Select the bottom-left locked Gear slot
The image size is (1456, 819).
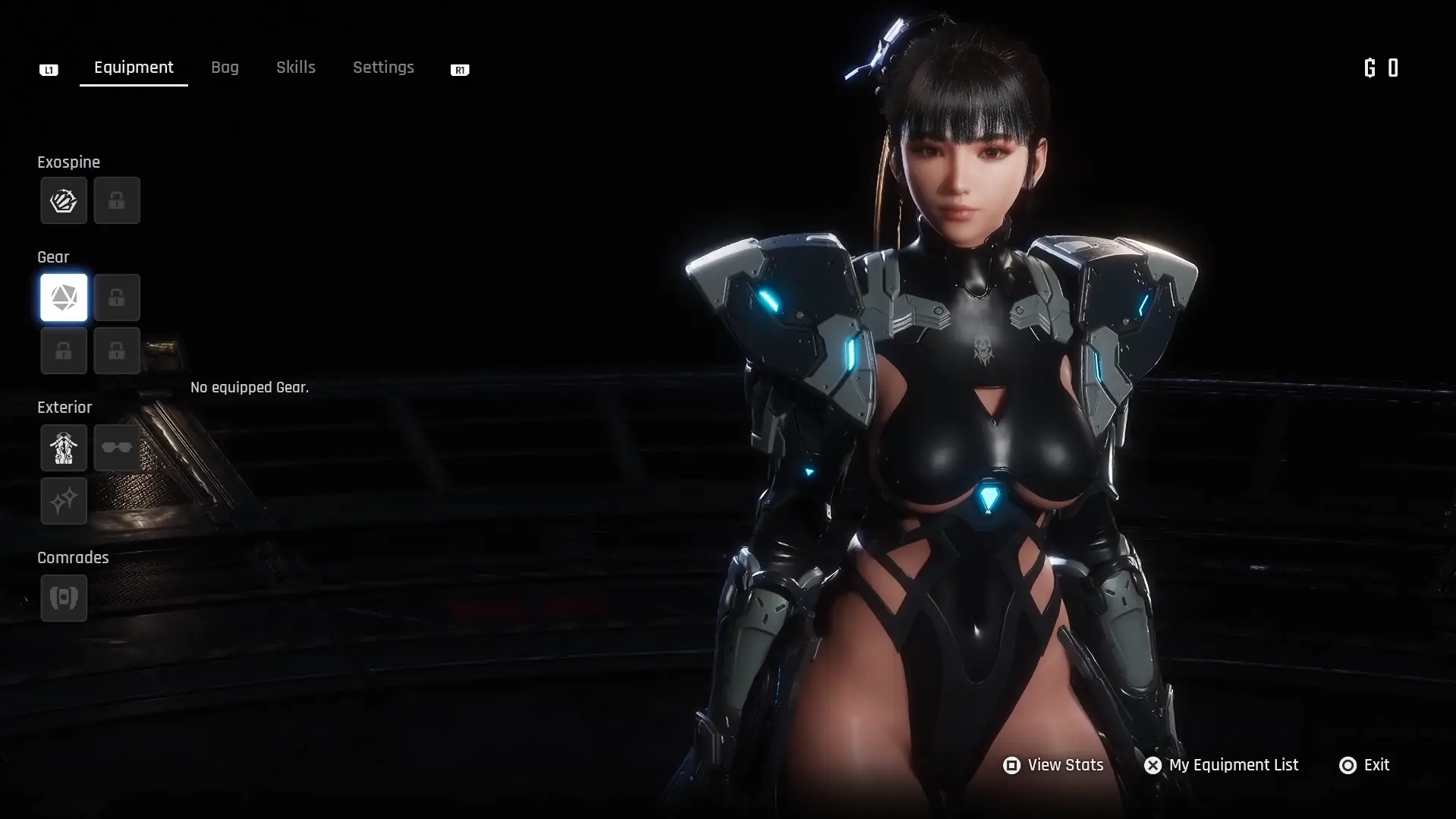click(64, 351)
